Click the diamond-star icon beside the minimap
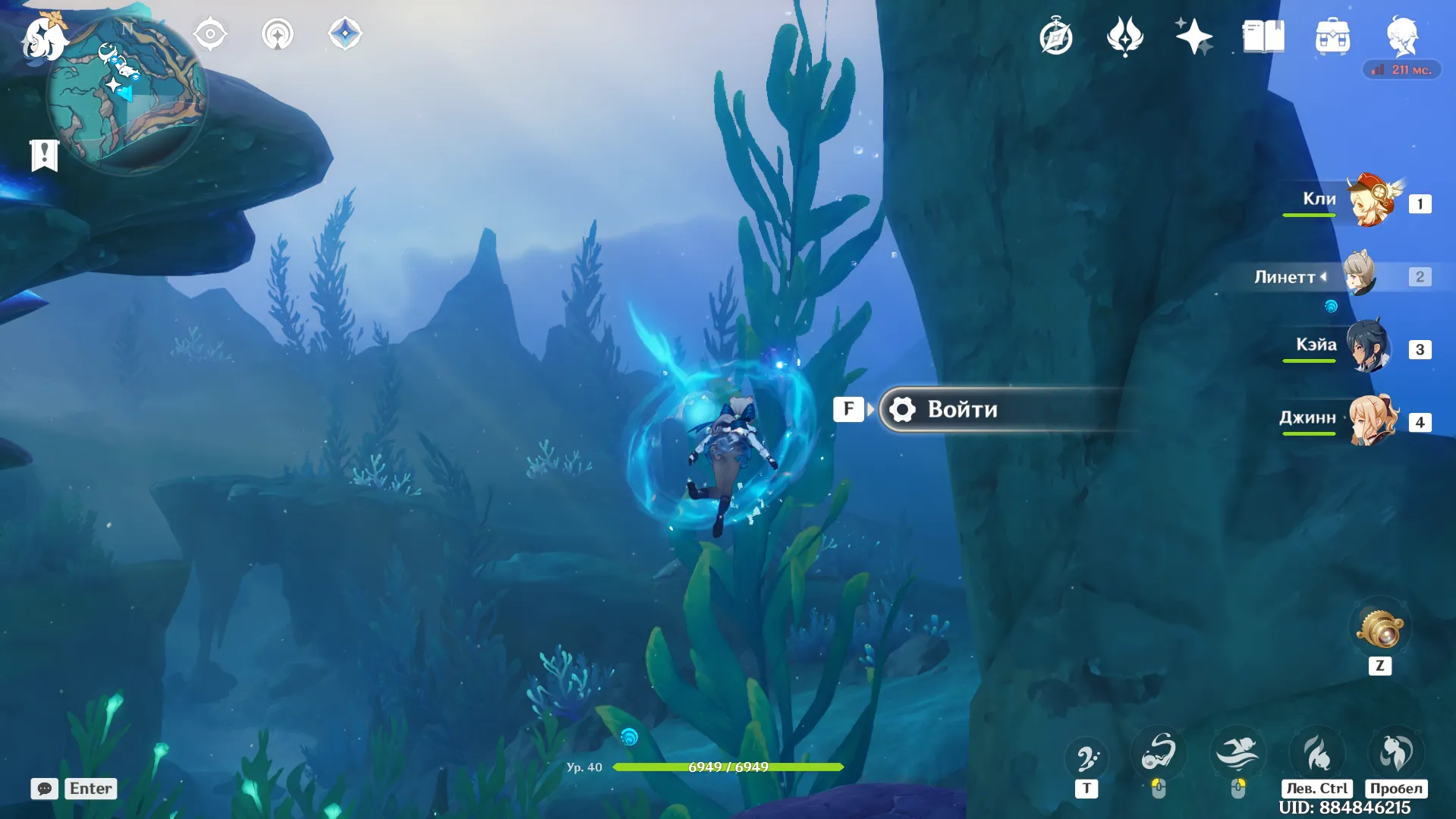 [x=344, y=34]
